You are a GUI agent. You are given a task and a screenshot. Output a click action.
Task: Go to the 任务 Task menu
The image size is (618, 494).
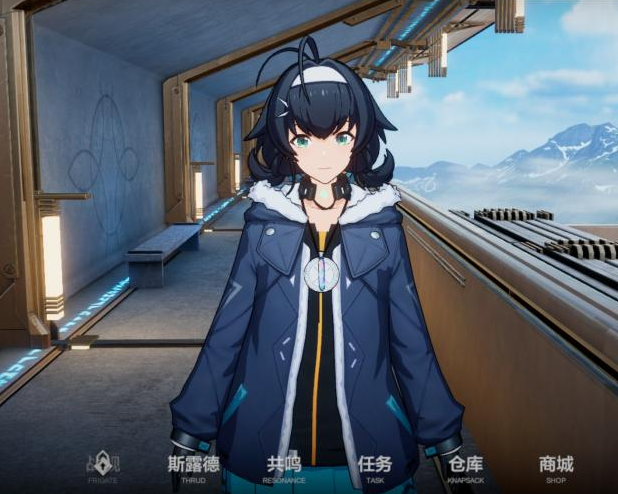pos(375,467)
